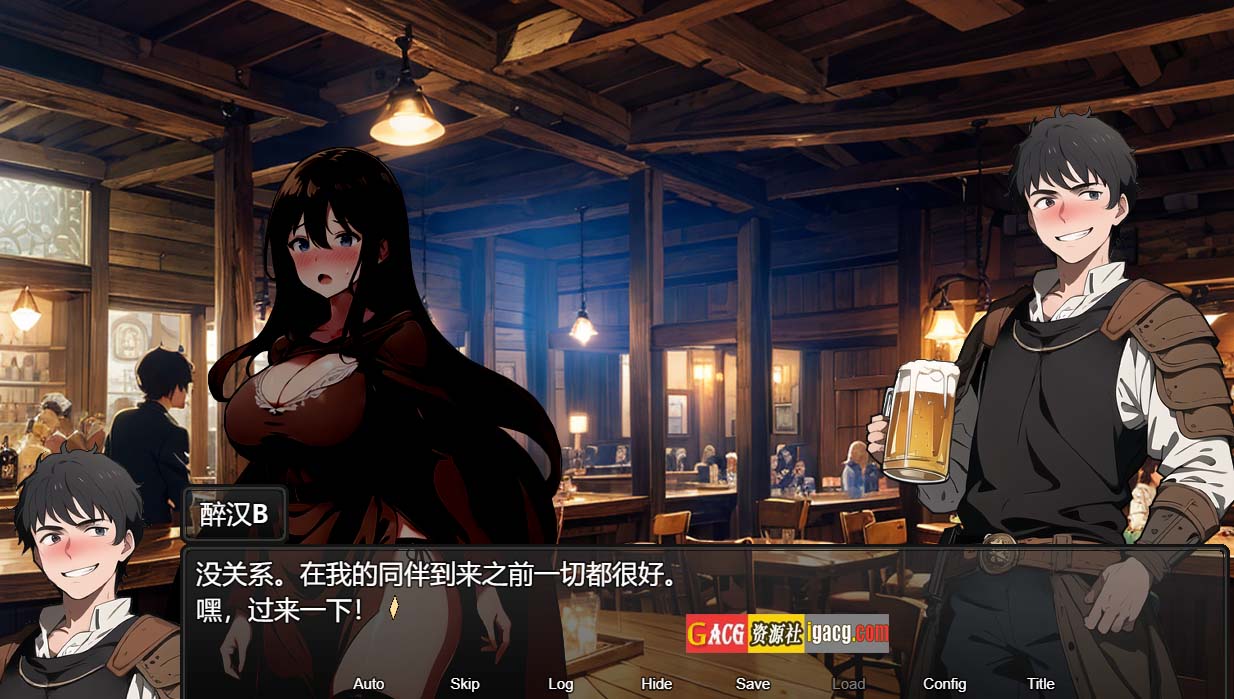This screenshot has width=1234, height=699.
Task: Open the Save game menu
Action: (x=752, y=684)
